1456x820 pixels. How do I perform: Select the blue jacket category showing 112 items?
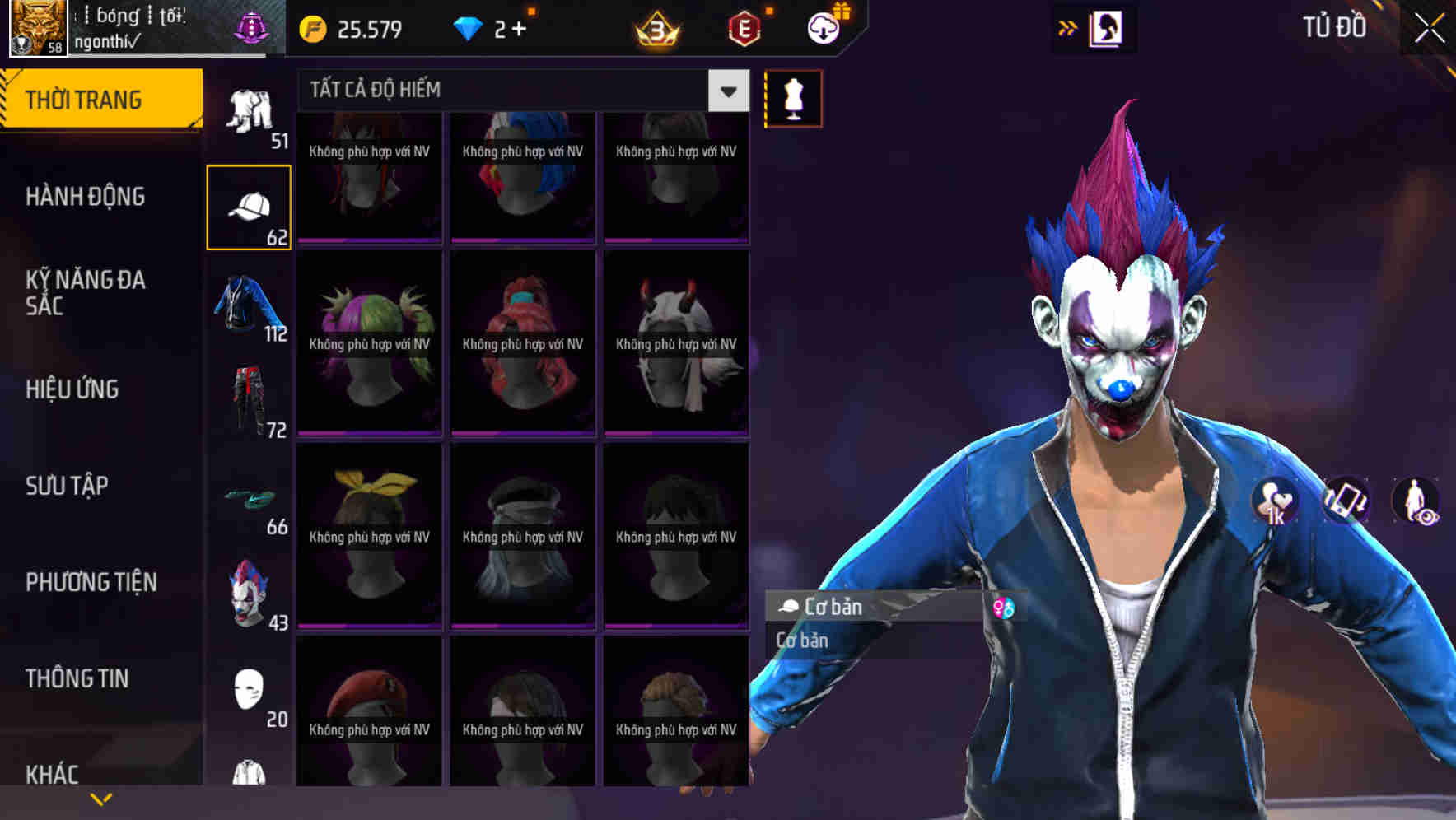[250, 309]
